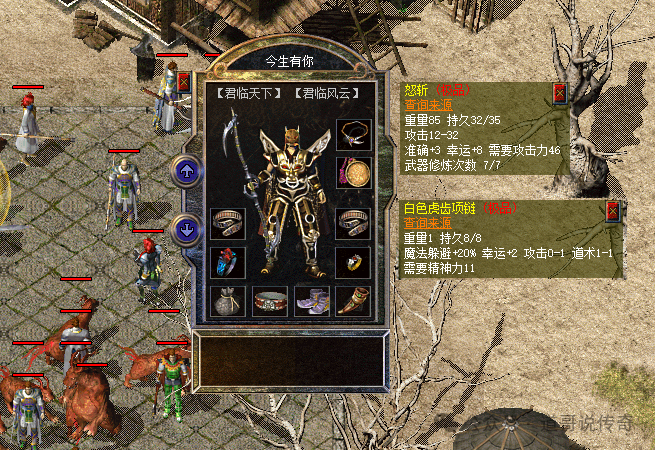Select the necklace equipment slot
Viewport: 655px width, 450px height.
point(354,133)
